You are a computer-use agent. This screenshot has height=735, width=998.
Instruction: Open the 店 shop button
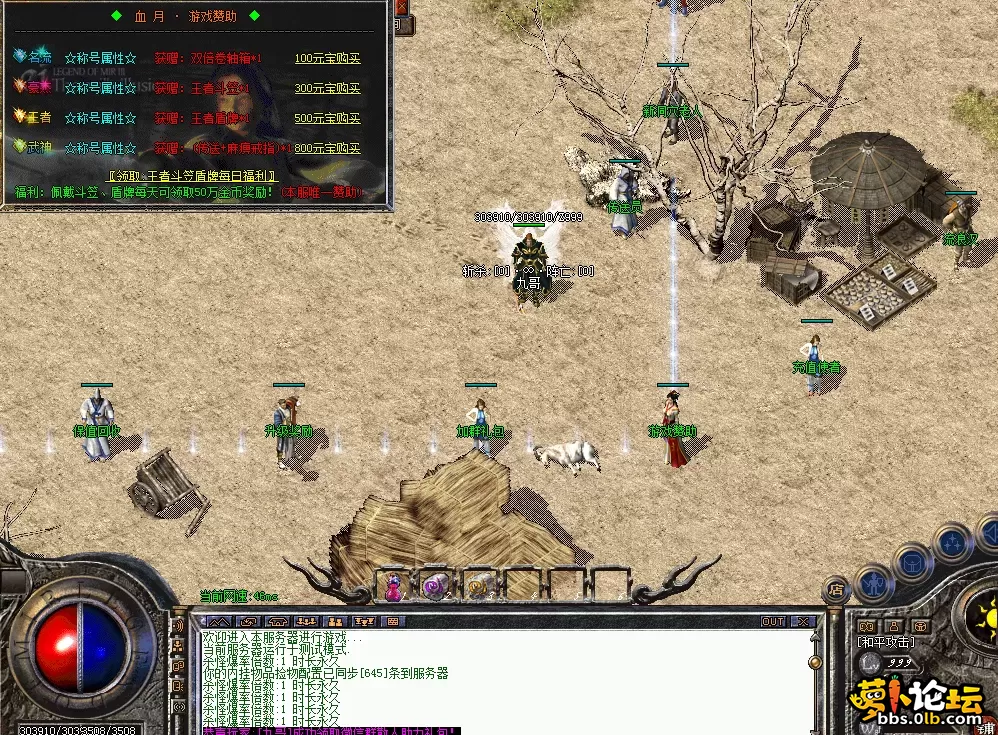pyautogui.click(x=837, y=591)
